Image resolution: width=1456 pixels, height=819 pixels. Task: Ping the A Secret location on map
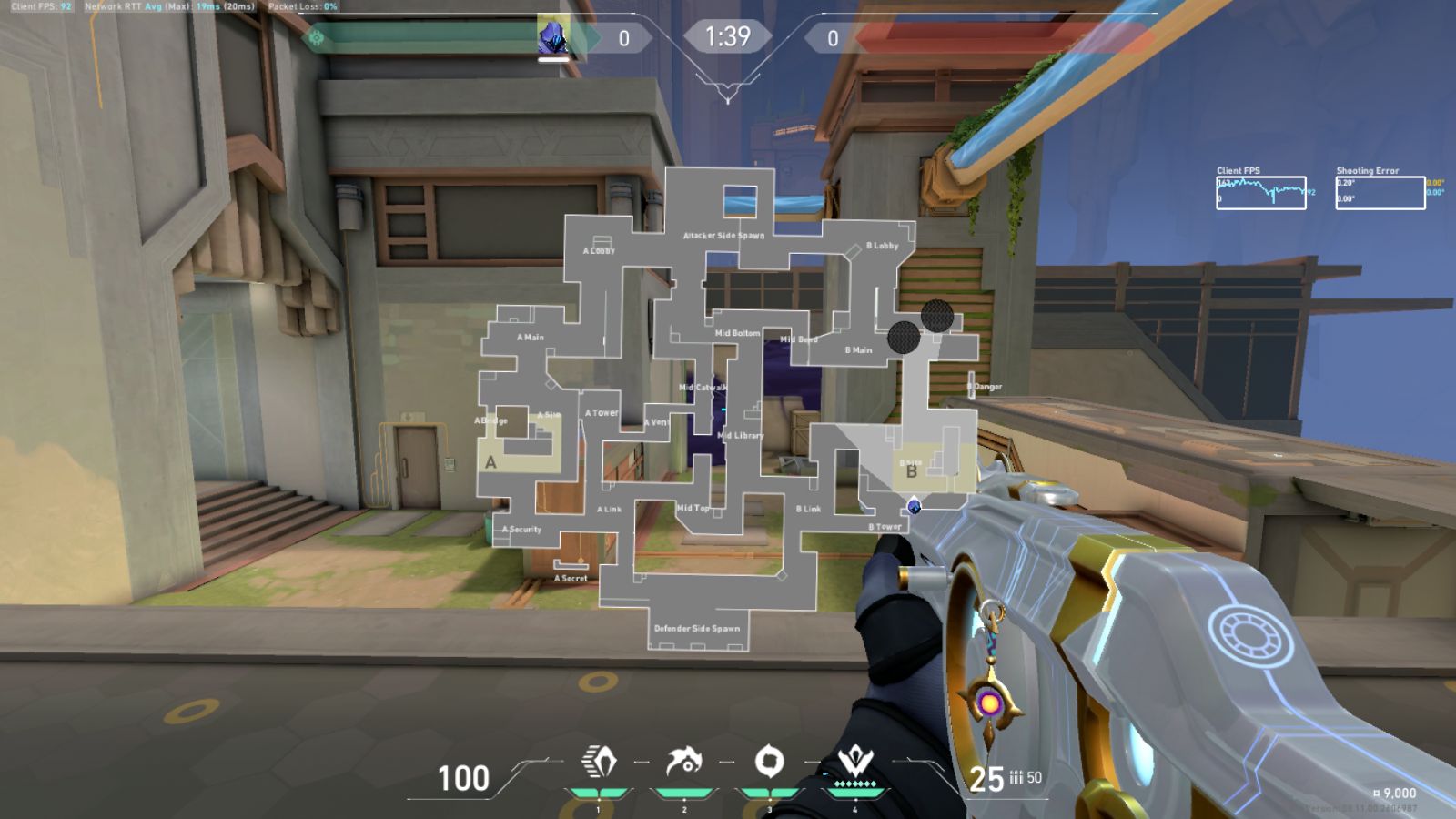pos(571,578)
